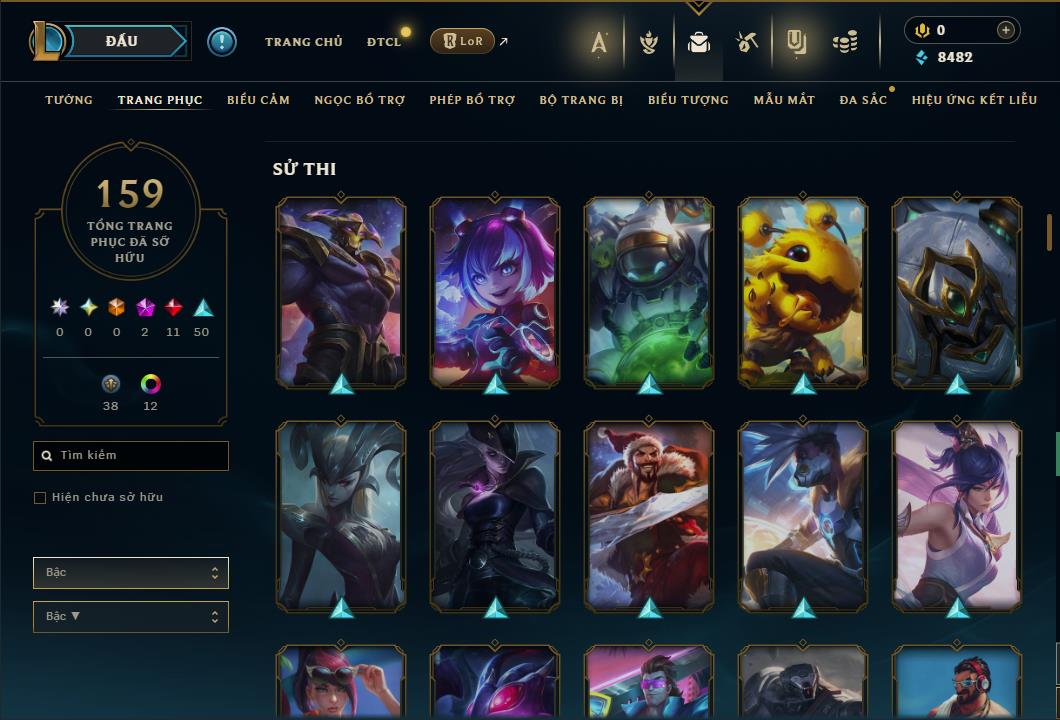Go to the ĐTCL mode page
The height and width of the screenshot is (720, 1060).
coord(383,42)
